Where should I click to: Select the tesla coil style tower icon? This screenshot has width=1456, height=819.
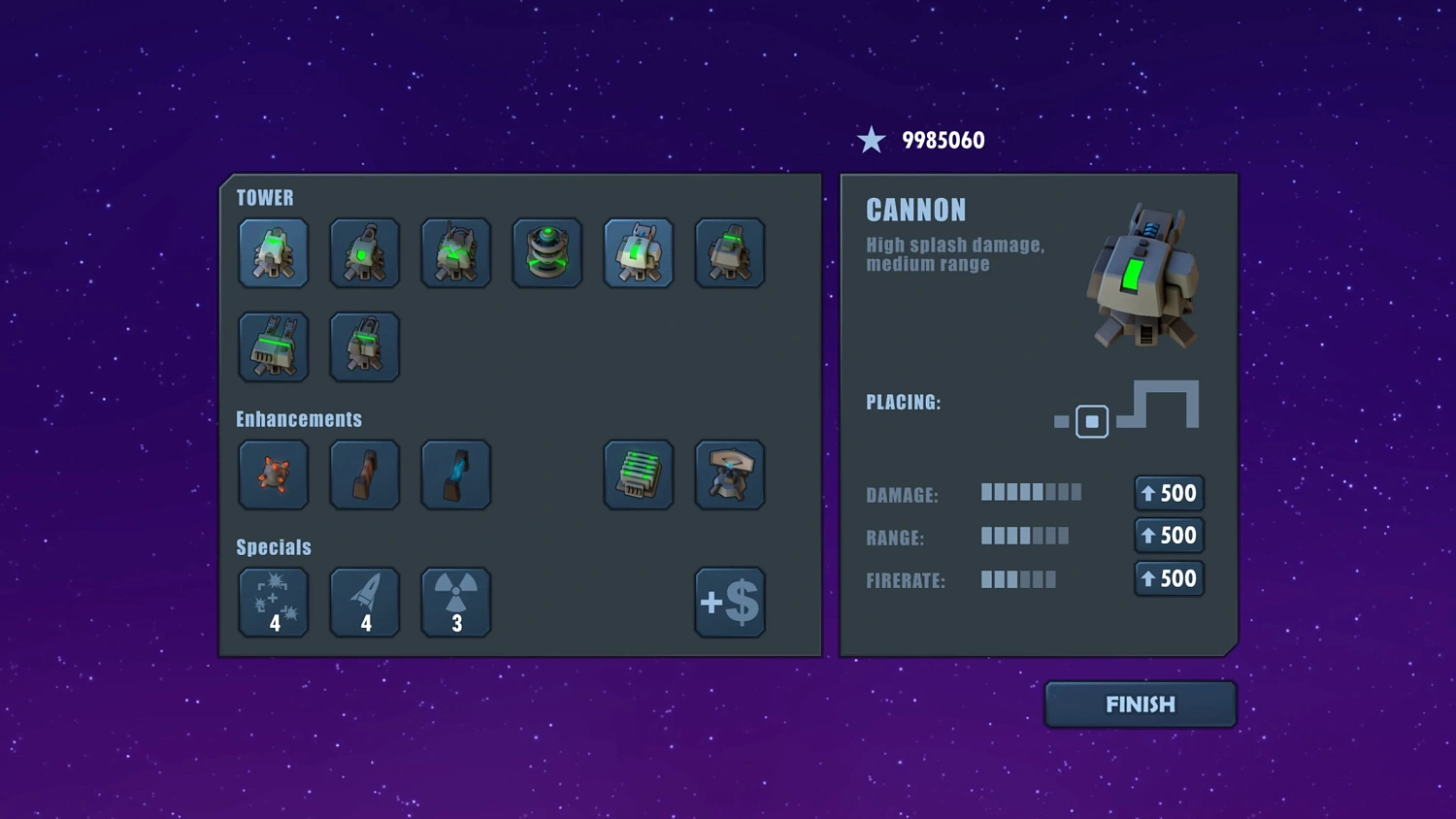pyautogui.click(x=546, y=253)
